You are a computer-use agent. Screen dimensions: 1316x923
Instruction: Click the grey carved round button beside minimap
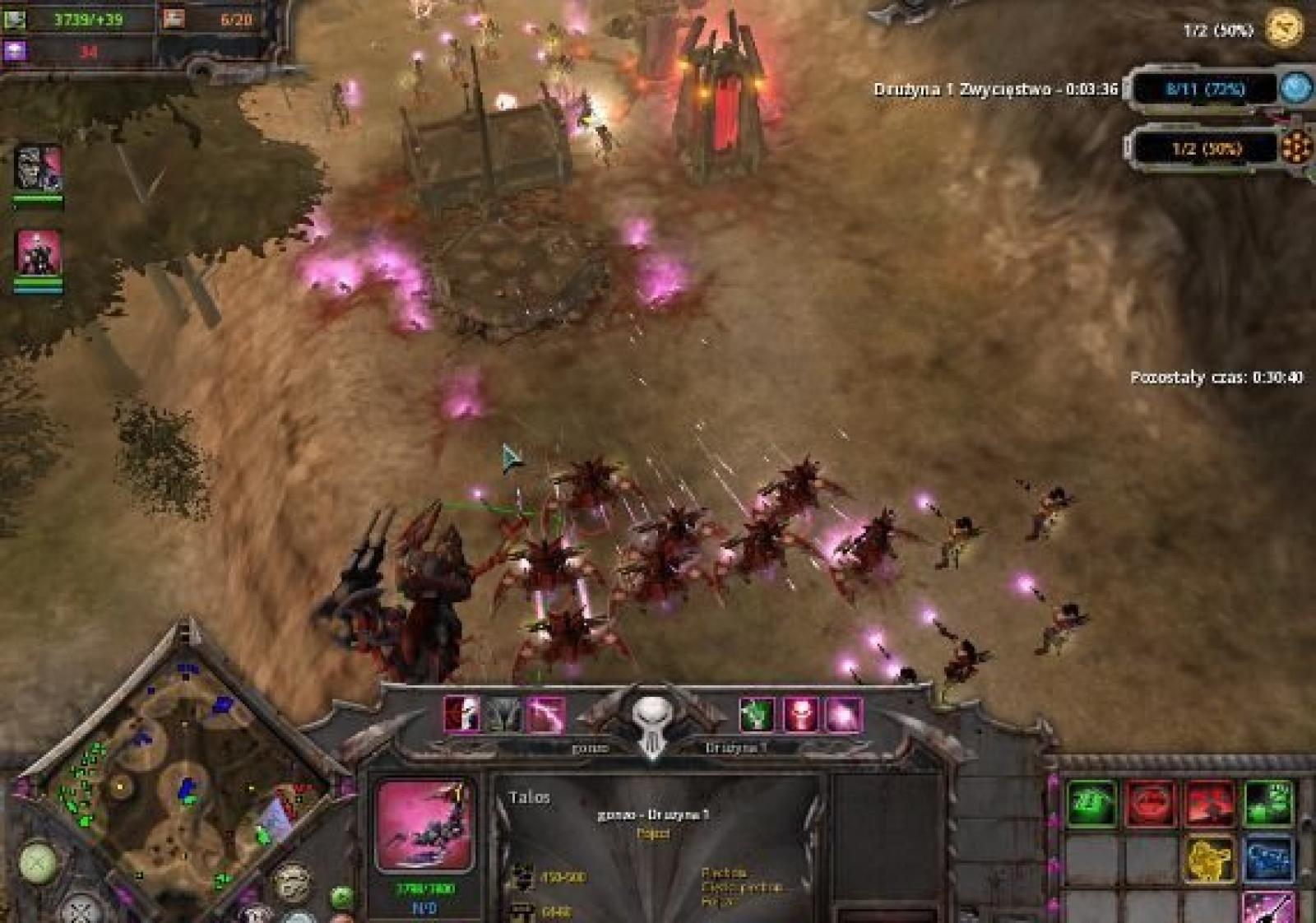coord(292,882)
